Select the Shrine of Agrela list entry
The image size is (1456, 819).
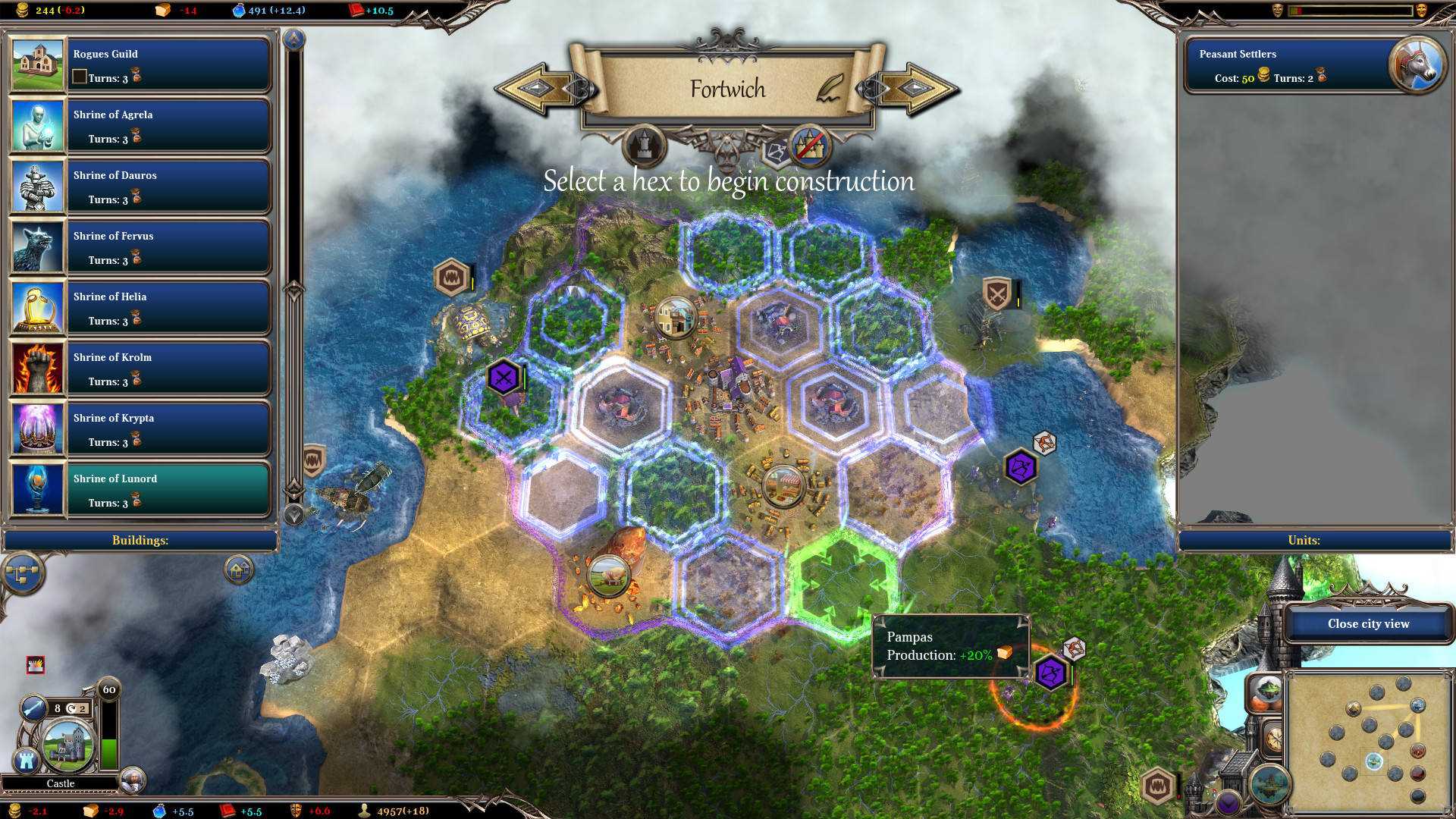pyautogui.click(x=167, y=124)
